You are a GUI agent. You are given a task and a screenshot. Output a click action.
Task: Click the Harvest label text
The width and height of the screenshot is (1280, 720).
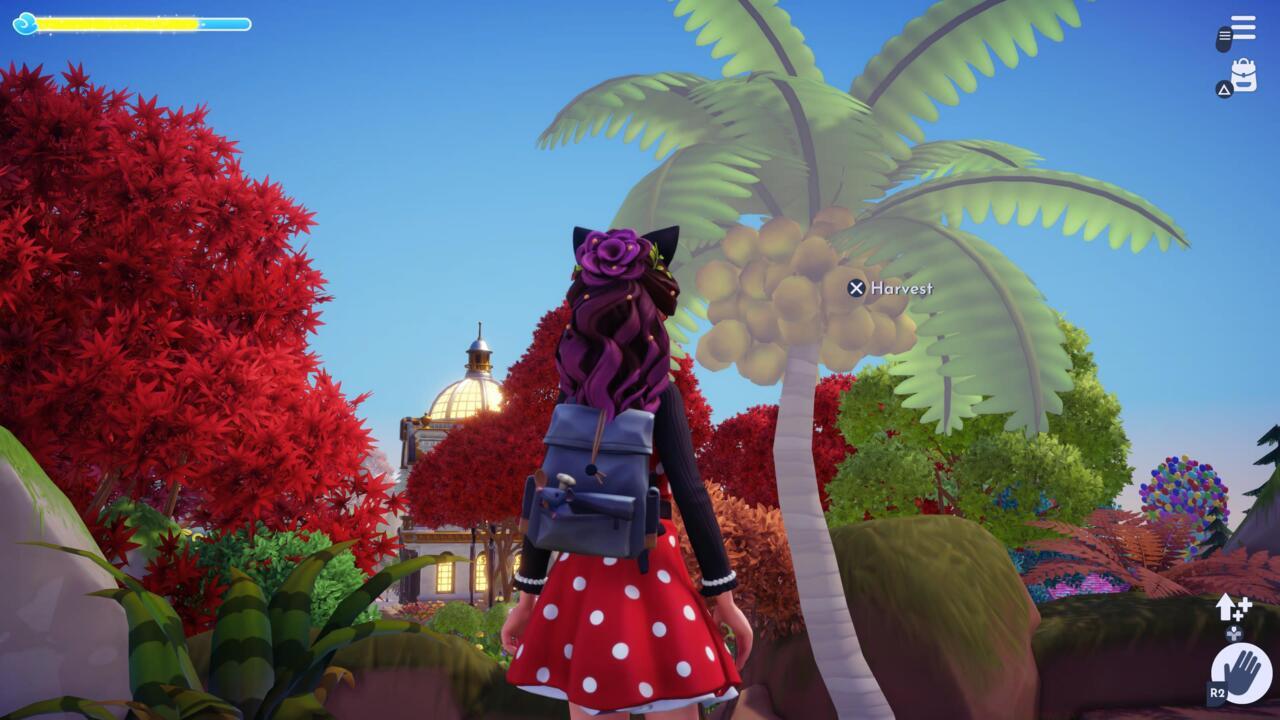(x=903, y=288)
